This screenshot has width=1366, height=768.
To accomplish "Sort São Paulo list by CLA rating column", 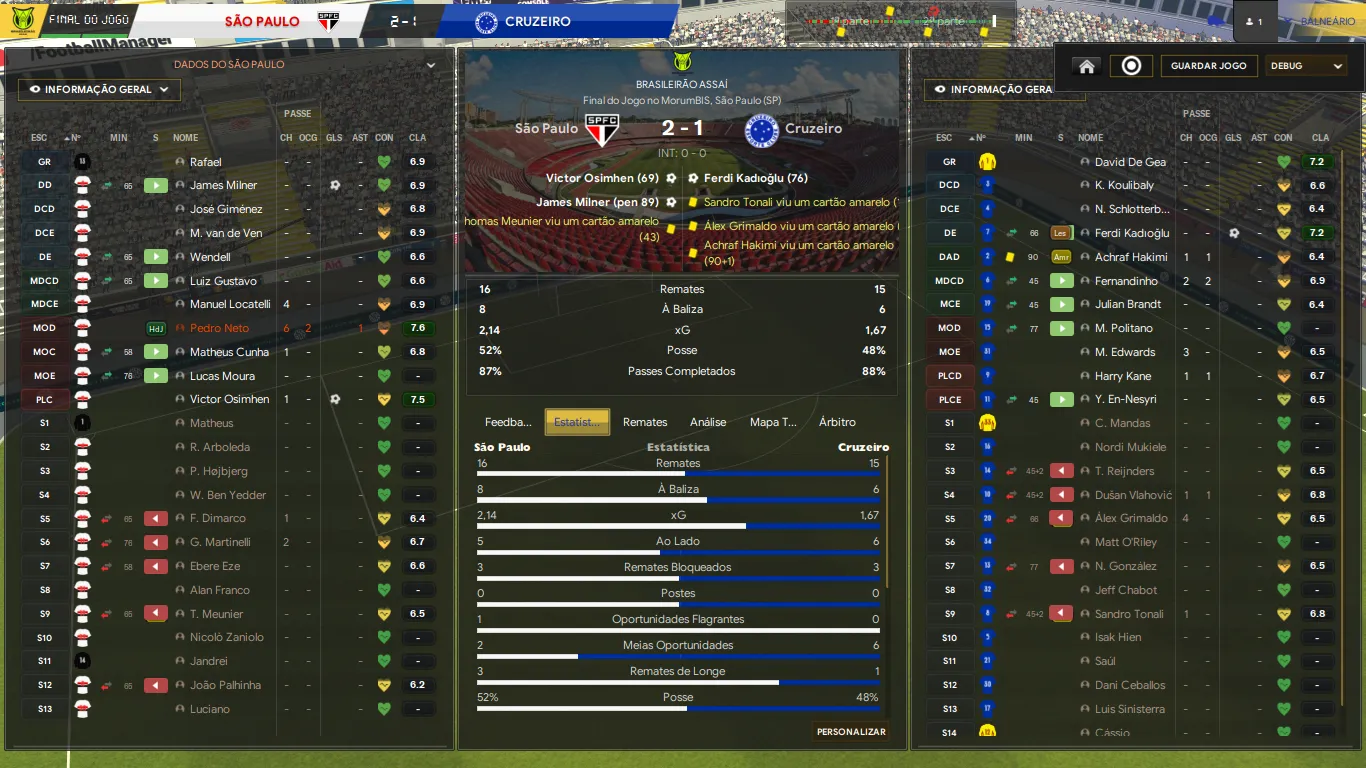I will coord(417,138).
